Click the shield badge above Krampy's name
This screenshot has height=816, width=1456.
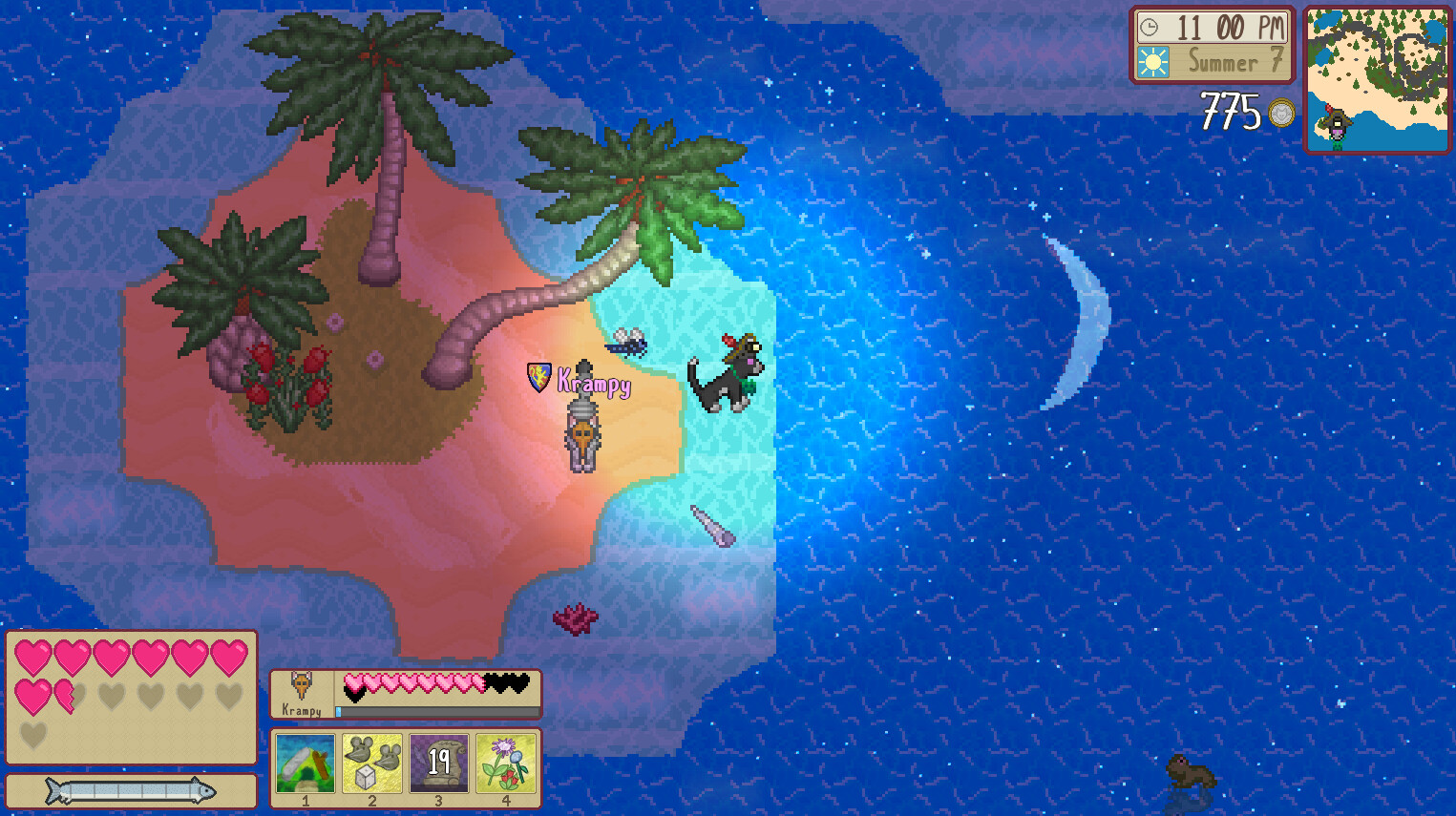(x=538, y=378)
